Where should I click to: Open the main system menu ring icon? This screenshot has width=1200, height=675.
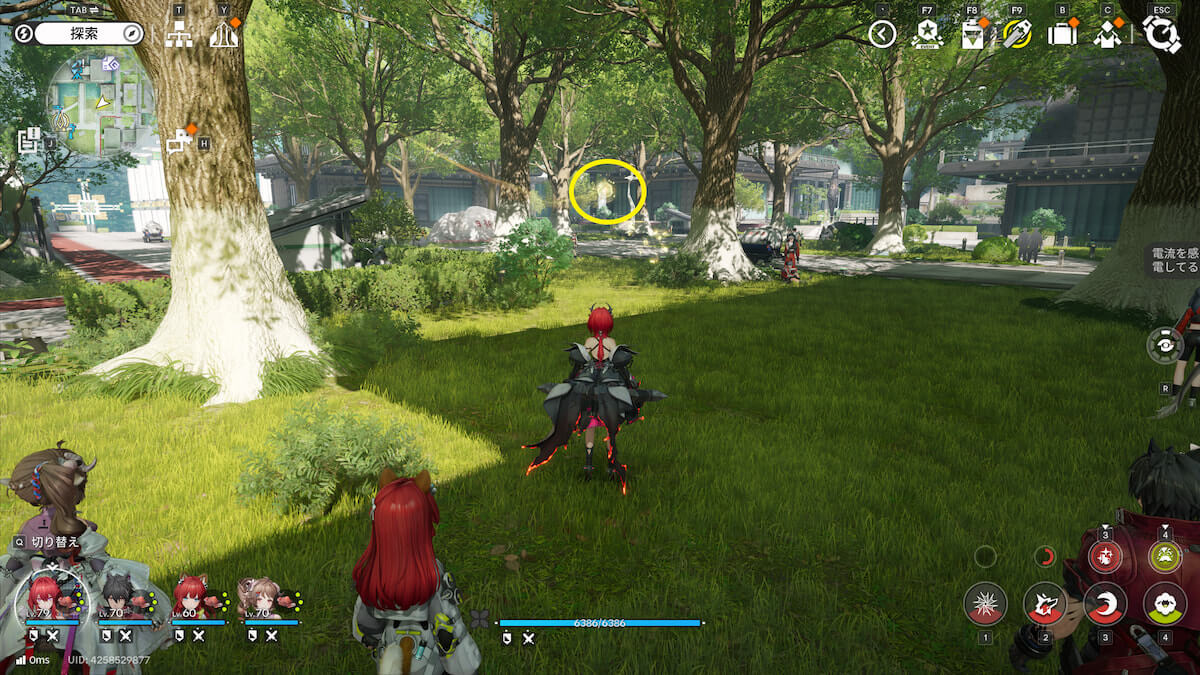click(x=1161, y=35)
